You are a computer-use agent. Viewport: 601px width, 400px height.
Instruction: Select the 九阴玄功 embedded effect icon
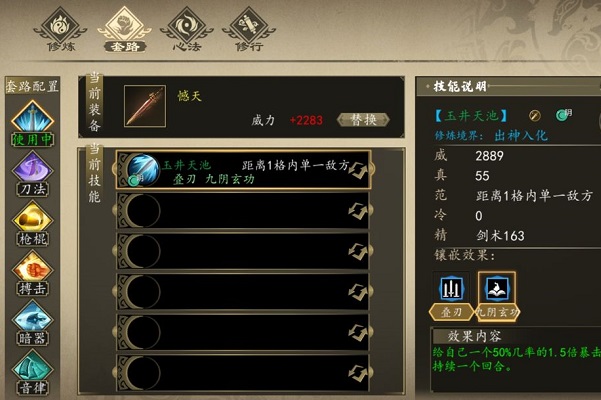point(497,292)
